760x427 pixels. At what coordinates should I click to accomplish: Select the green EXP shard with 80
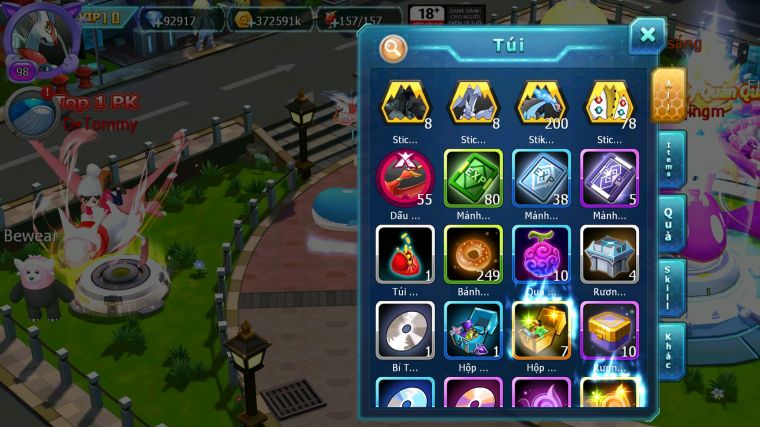pyautogui.click(x=473, y=178)
